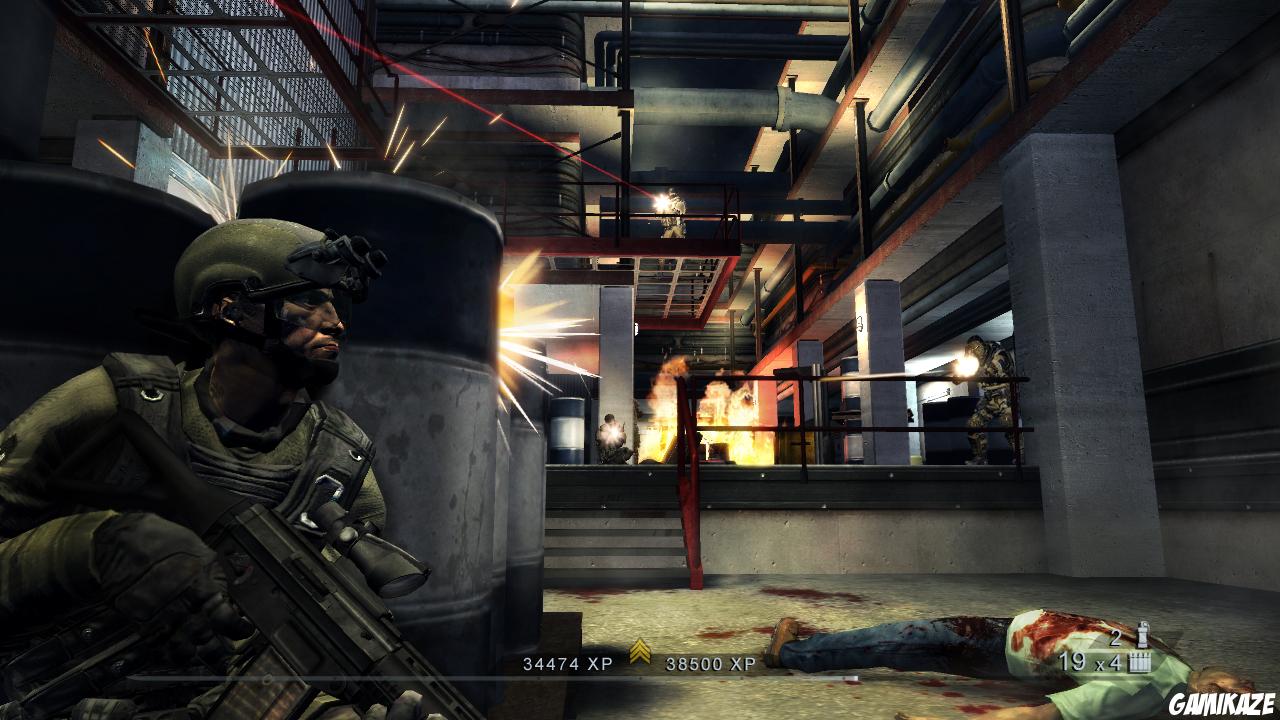Click the XP progress bar under the counters

(x=640, y=677)
